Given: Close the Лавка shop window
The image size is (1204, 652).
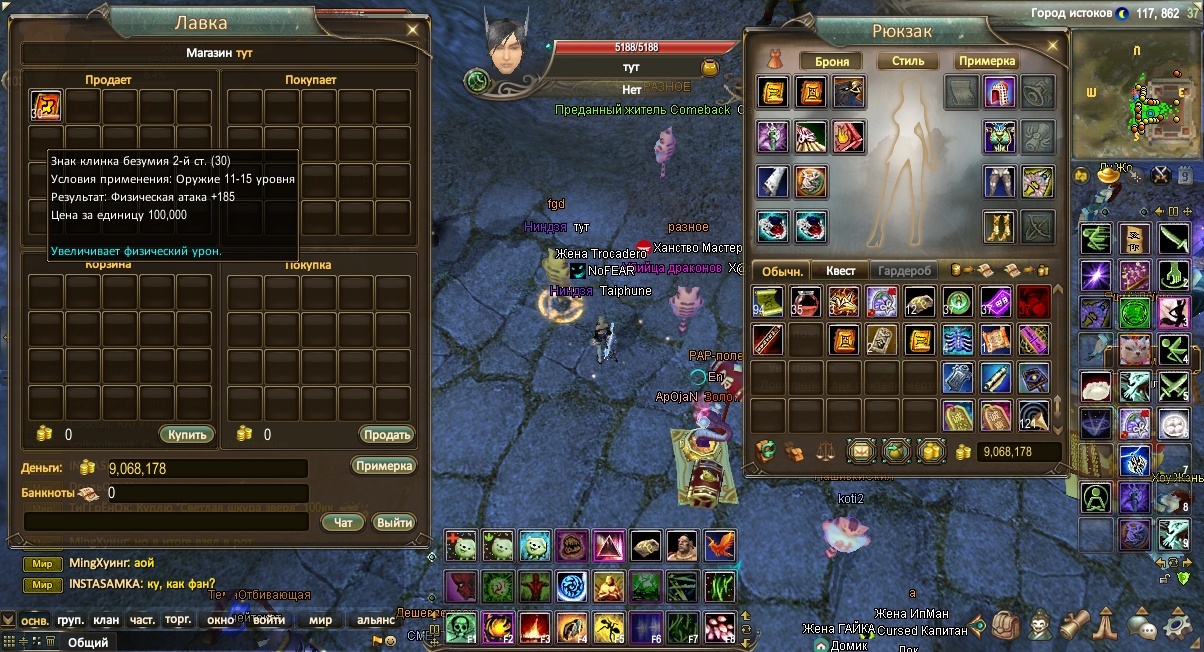Looking at the screenshot, I should 413,30.
